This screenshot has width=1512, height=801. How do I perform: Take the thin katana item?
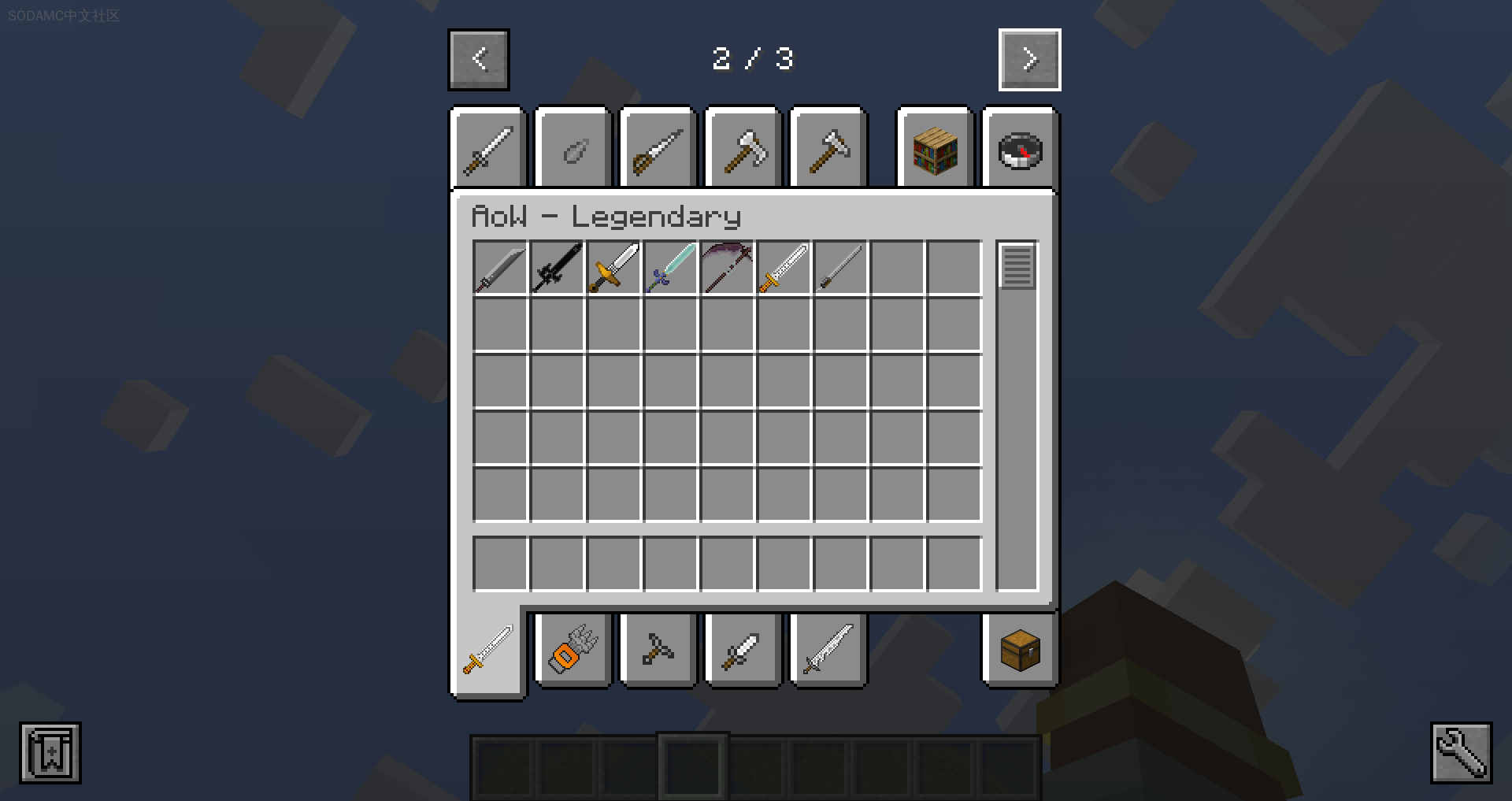[x=840, y=269]
